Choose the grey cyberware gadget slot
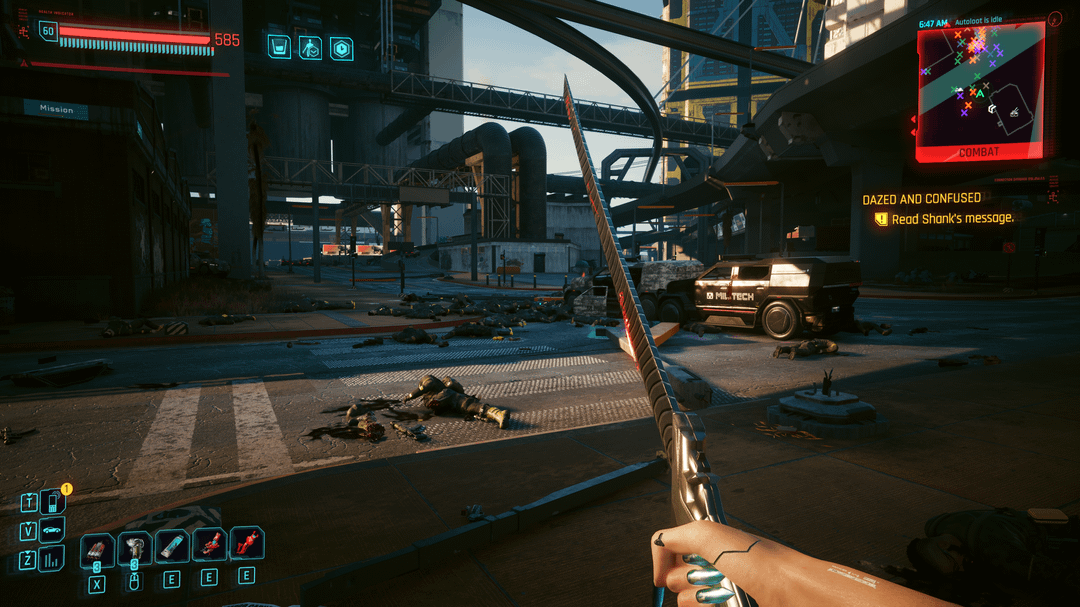Viewport: 1080px width, 607px height. click(x=134, y=548)
